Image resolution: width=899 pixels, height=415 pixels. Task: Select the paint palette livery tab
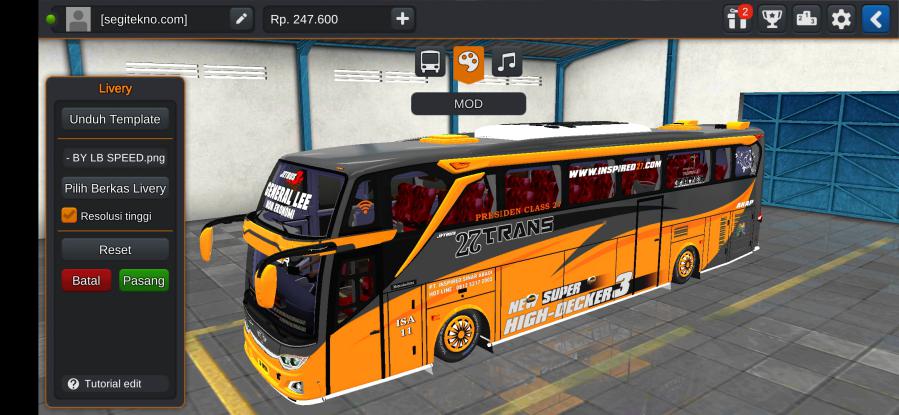coord(468,62)
